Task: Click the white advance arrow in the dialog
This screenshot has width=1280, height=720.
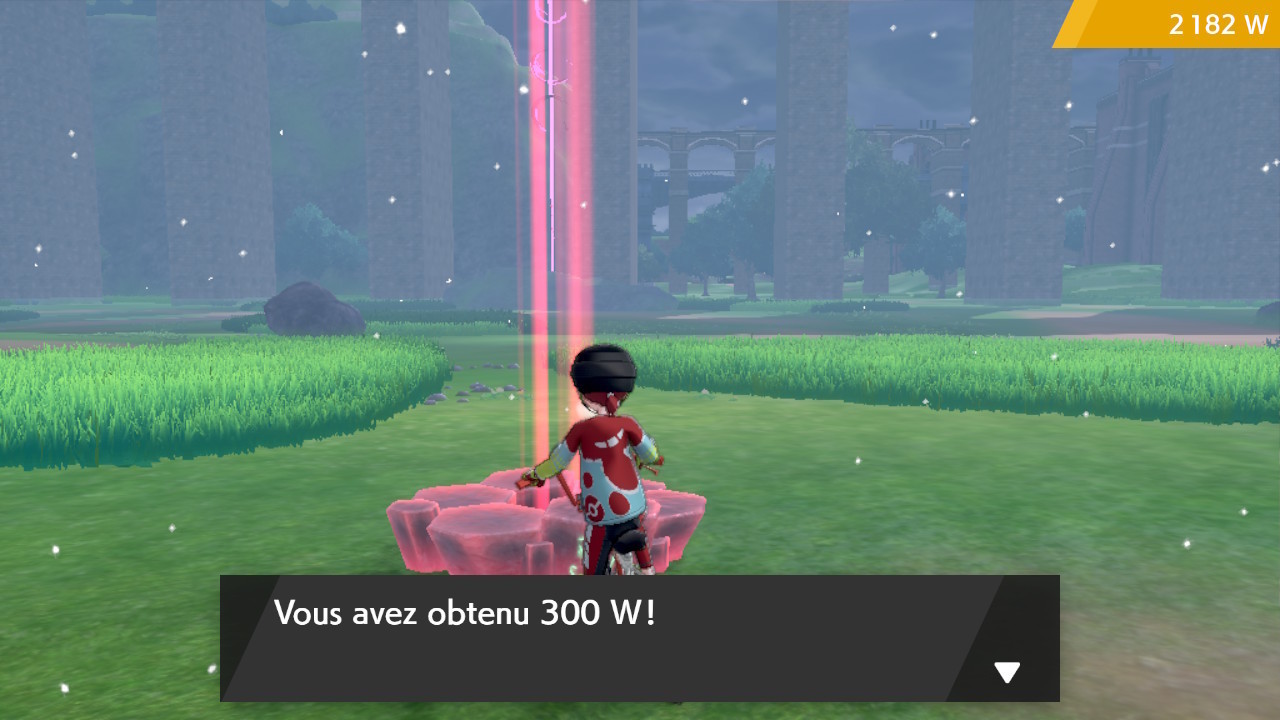Action: [x=1005, y=672]
